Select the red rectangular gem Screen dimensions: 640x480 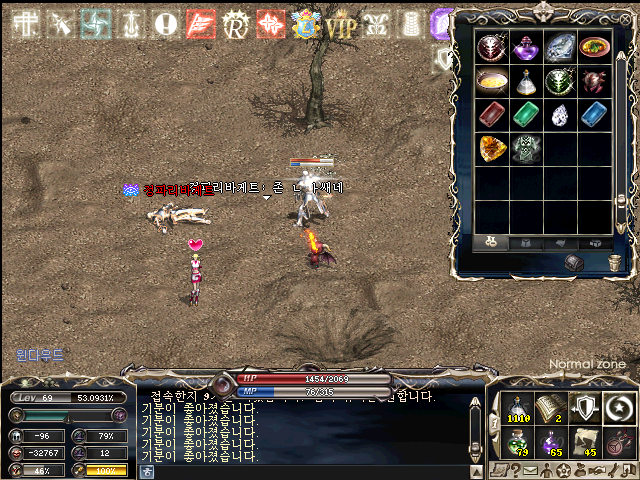point(492,113)
